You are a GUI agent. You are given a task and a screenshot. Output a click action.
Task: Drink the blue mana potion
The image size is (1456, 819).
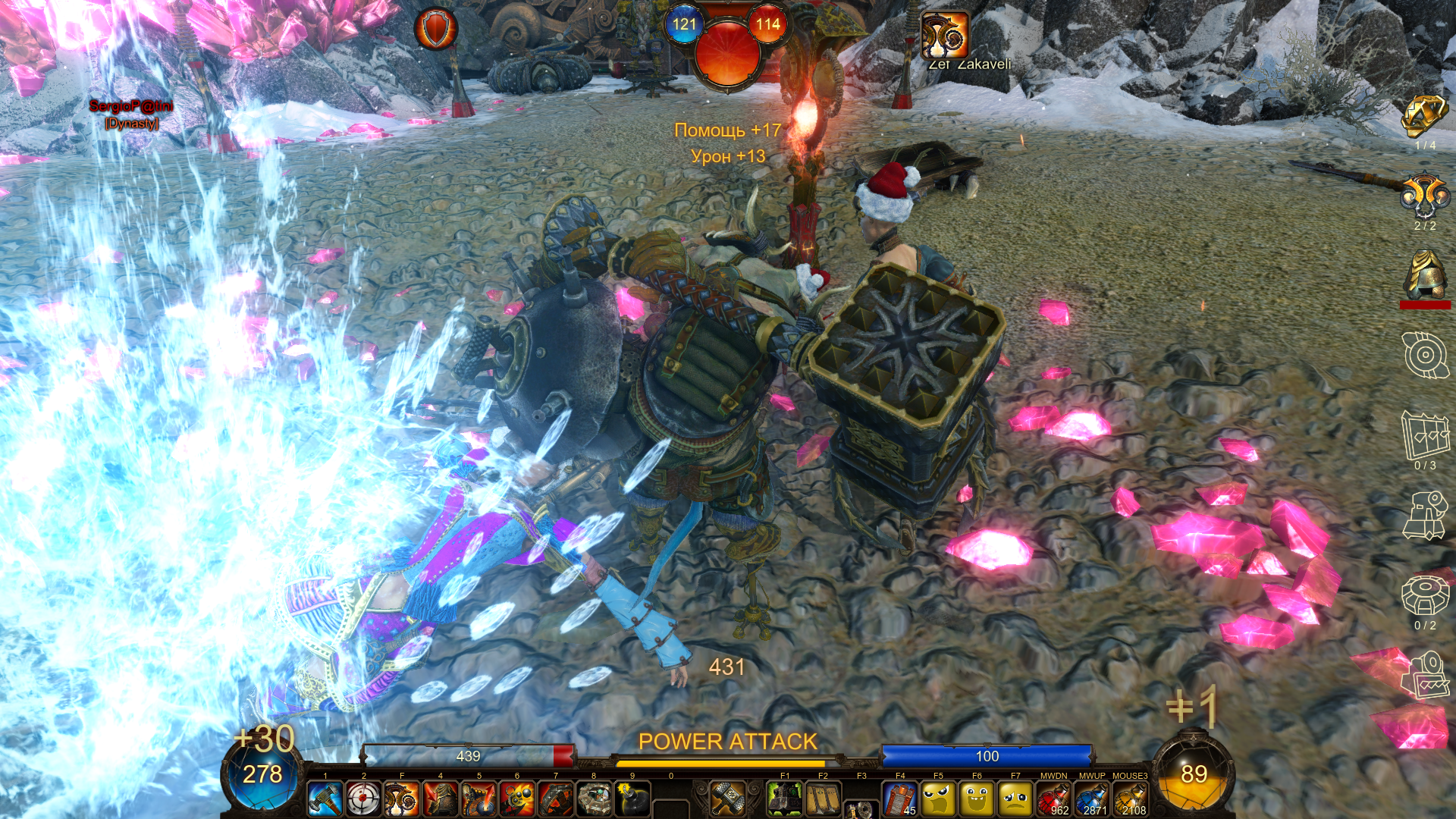(1092, 799)
